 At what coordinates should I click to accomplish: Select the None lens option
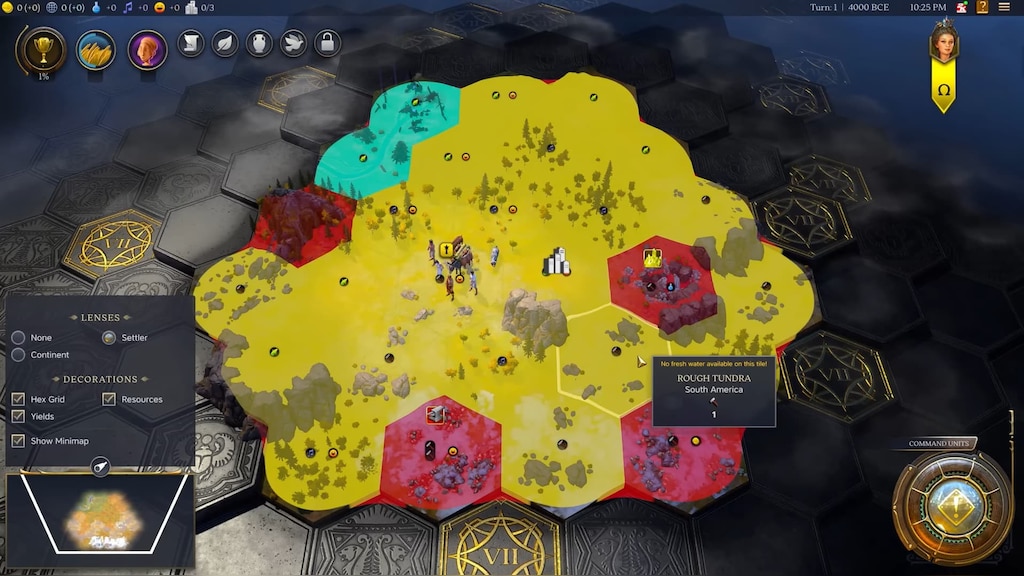pos(19,338)
